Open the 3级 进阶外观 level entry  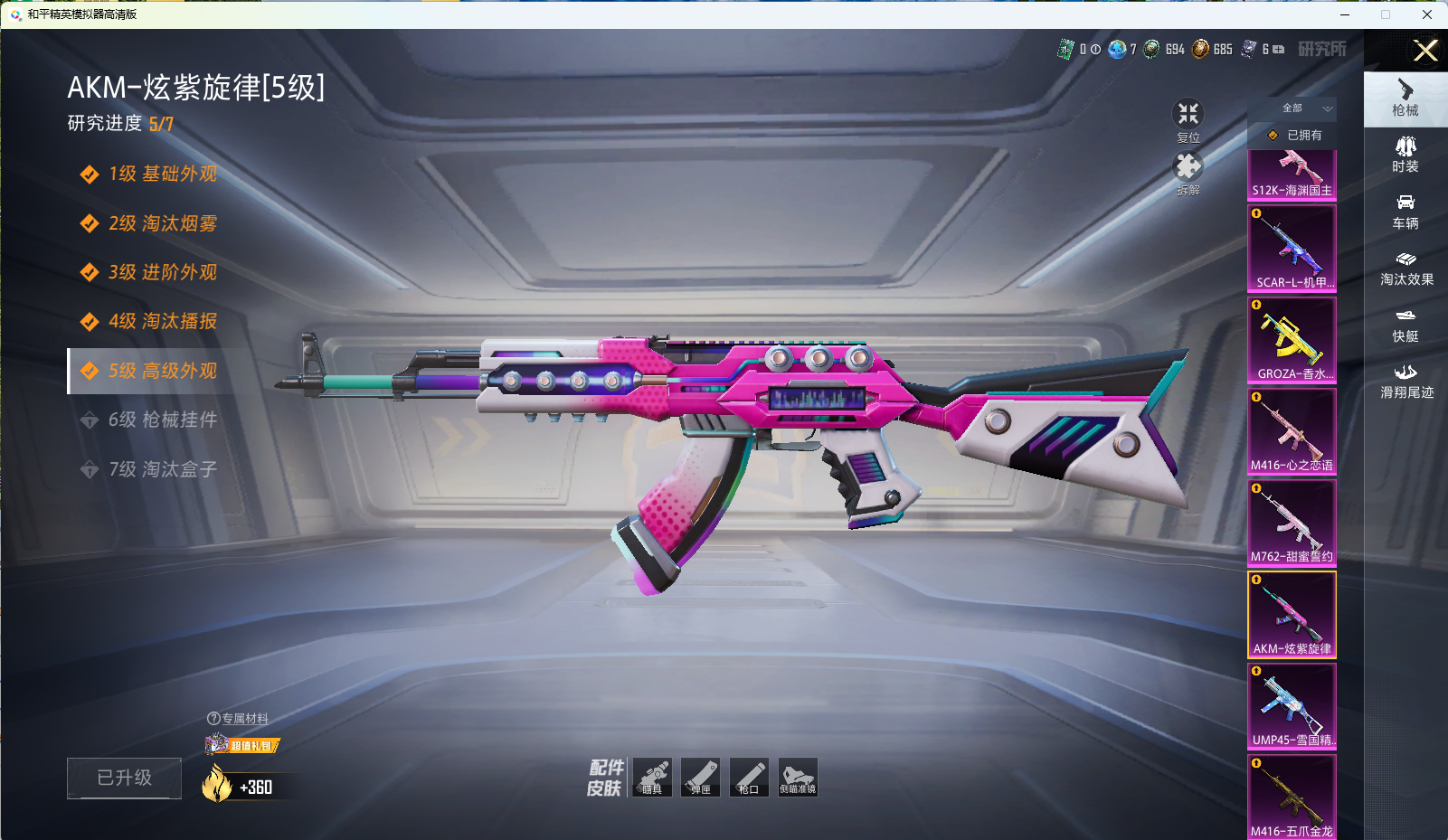pyautogui.click(x=162, y=272)
